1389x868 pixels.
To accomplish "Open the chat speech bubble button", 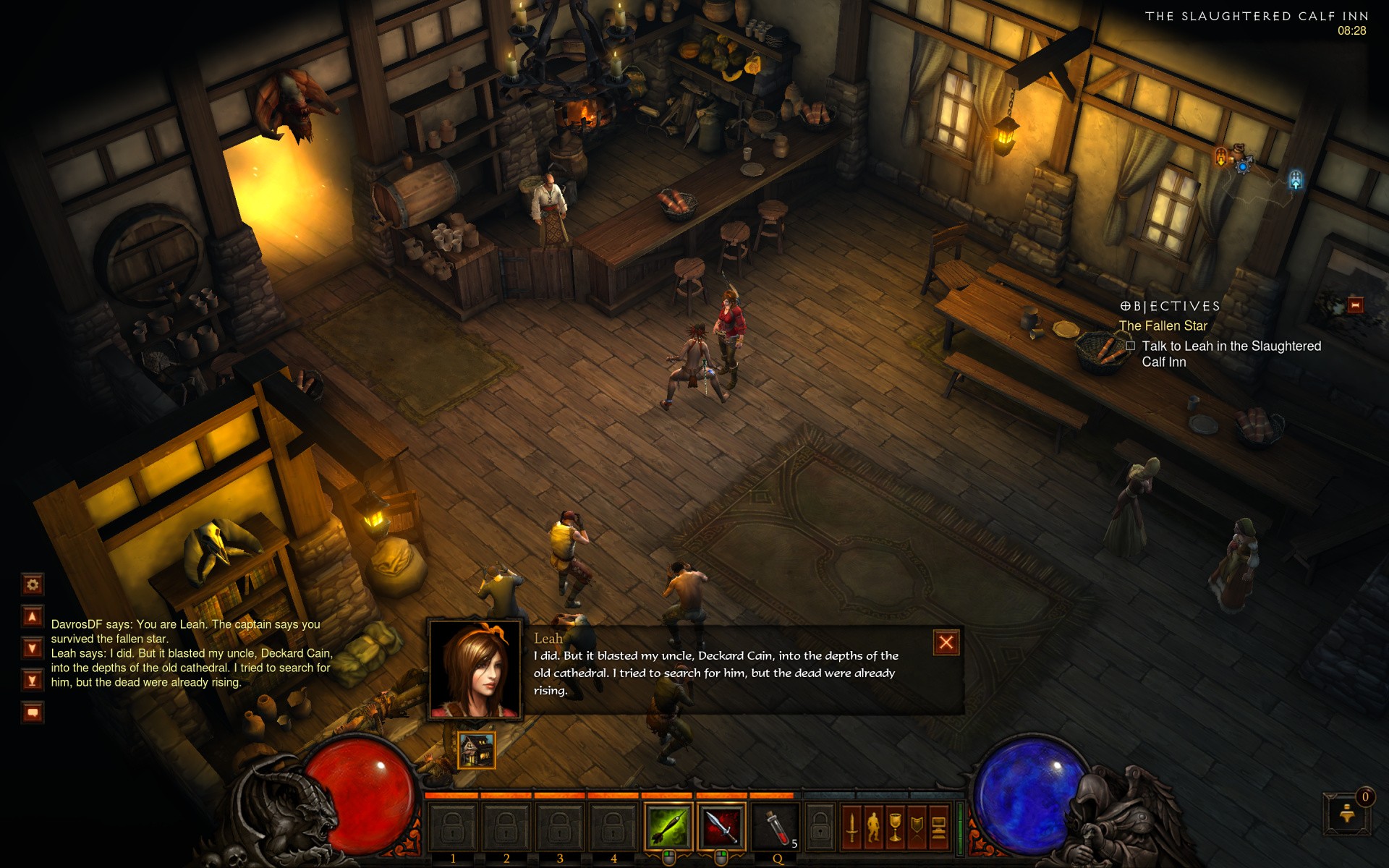I will click(x=33, y=712).
